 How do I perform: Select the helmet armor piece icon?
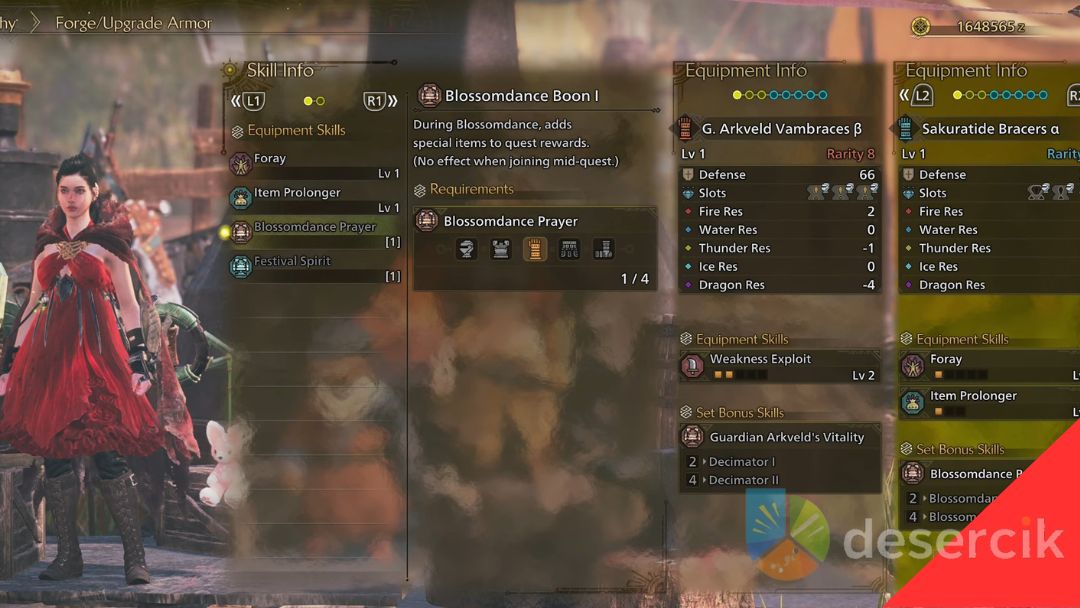click(x=466, y=250)
